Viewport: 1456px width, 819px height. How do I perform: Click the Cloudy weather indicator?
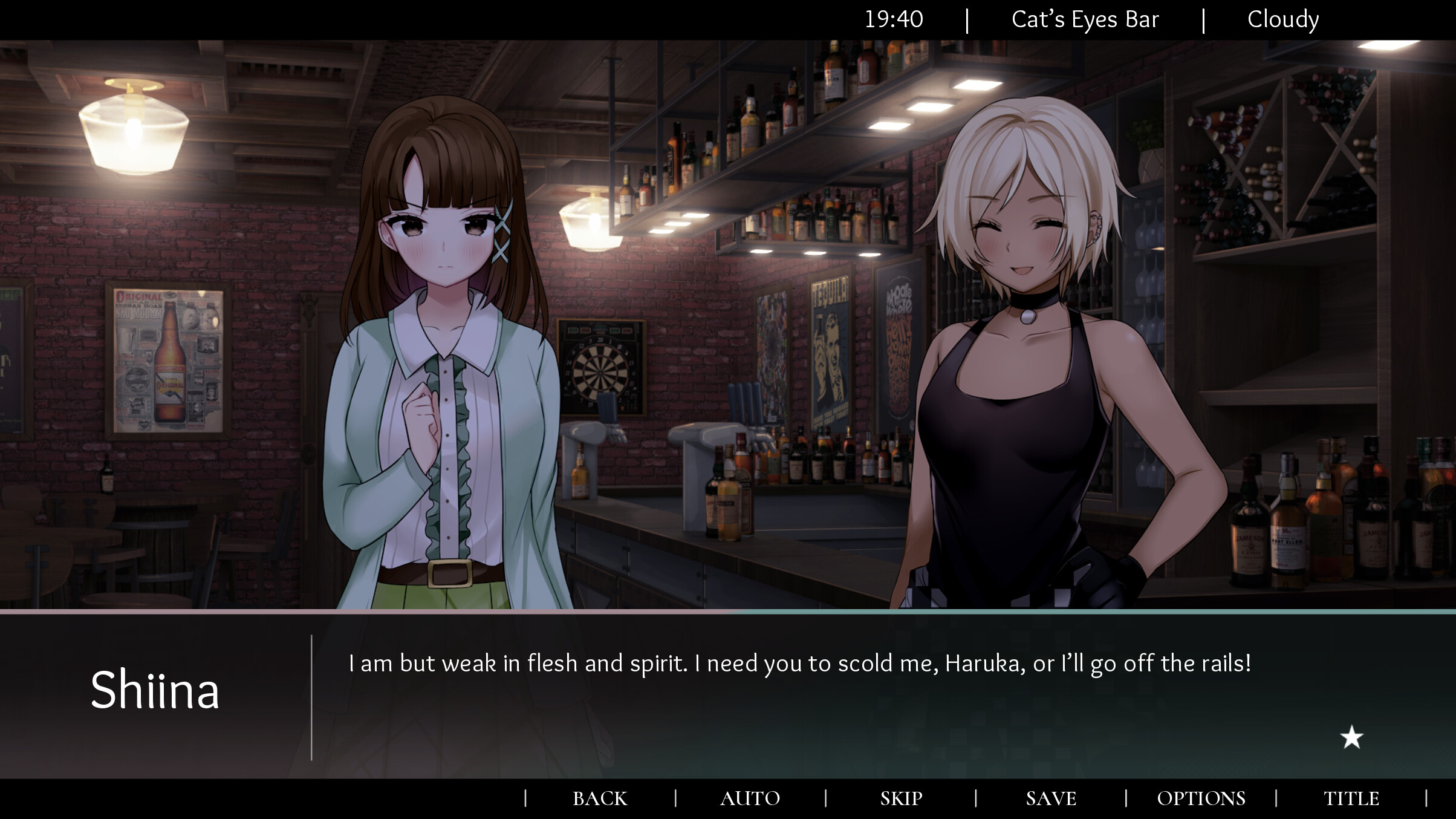1283,19
